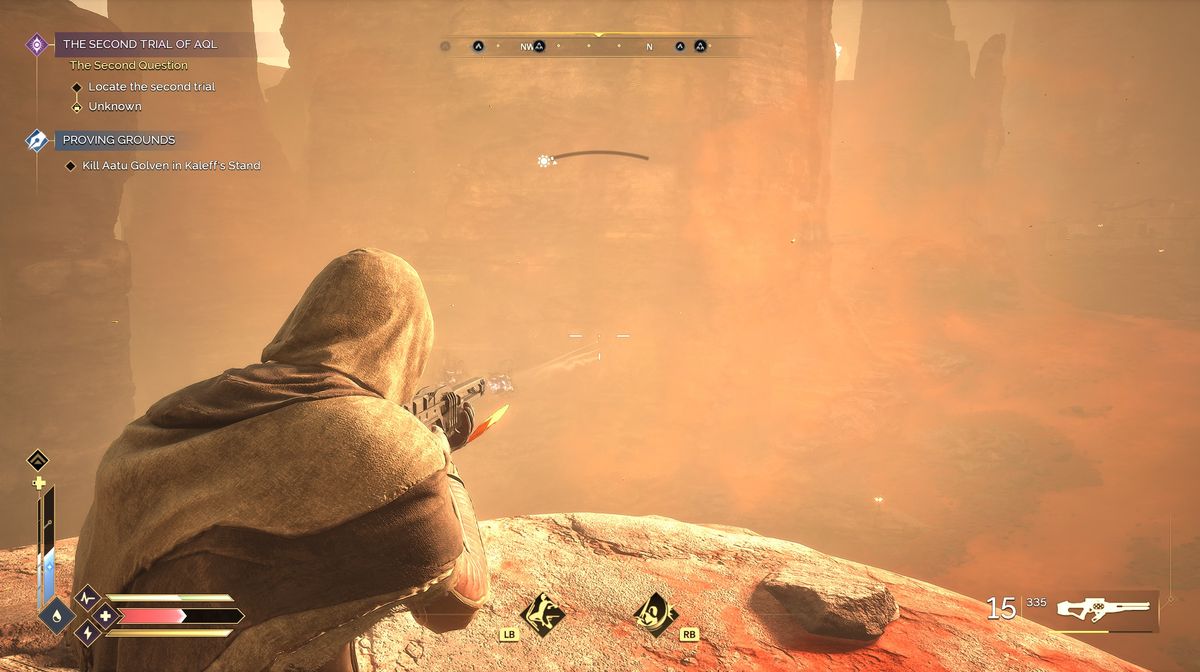Click the 'Locate the second trial' objective

coord(151,87)
